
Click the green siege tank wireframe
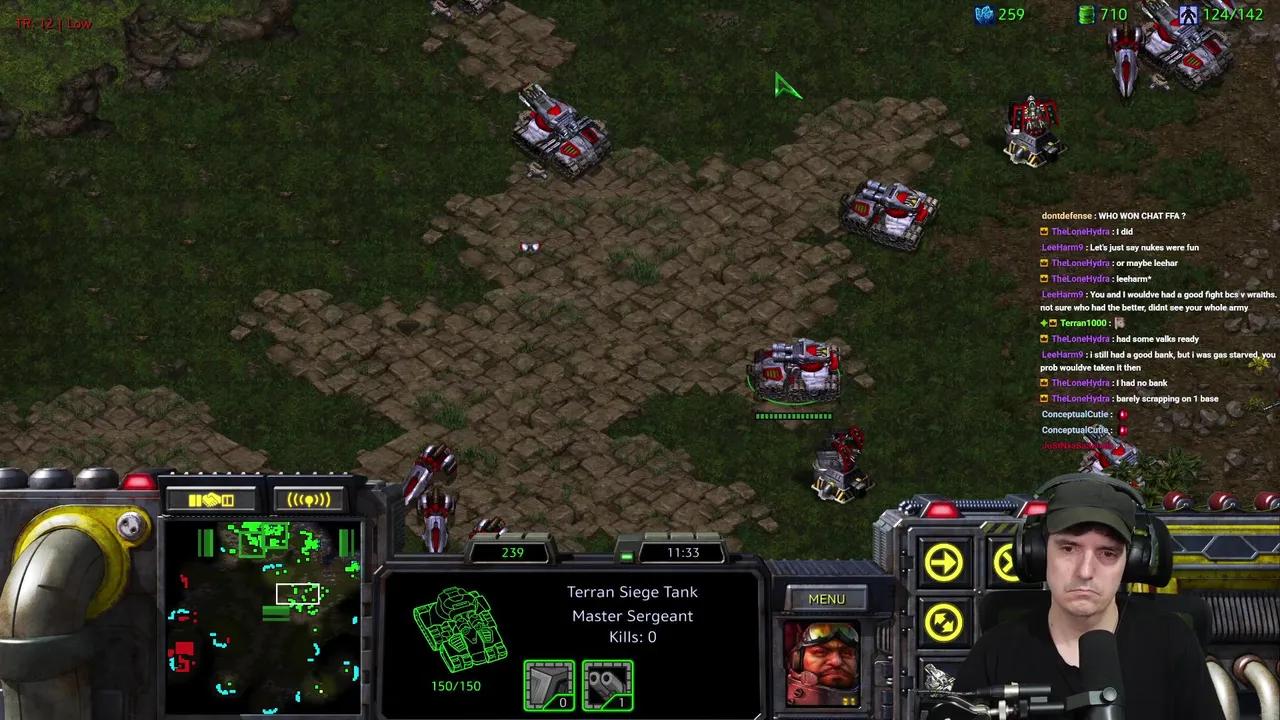[x=458, y=630]
